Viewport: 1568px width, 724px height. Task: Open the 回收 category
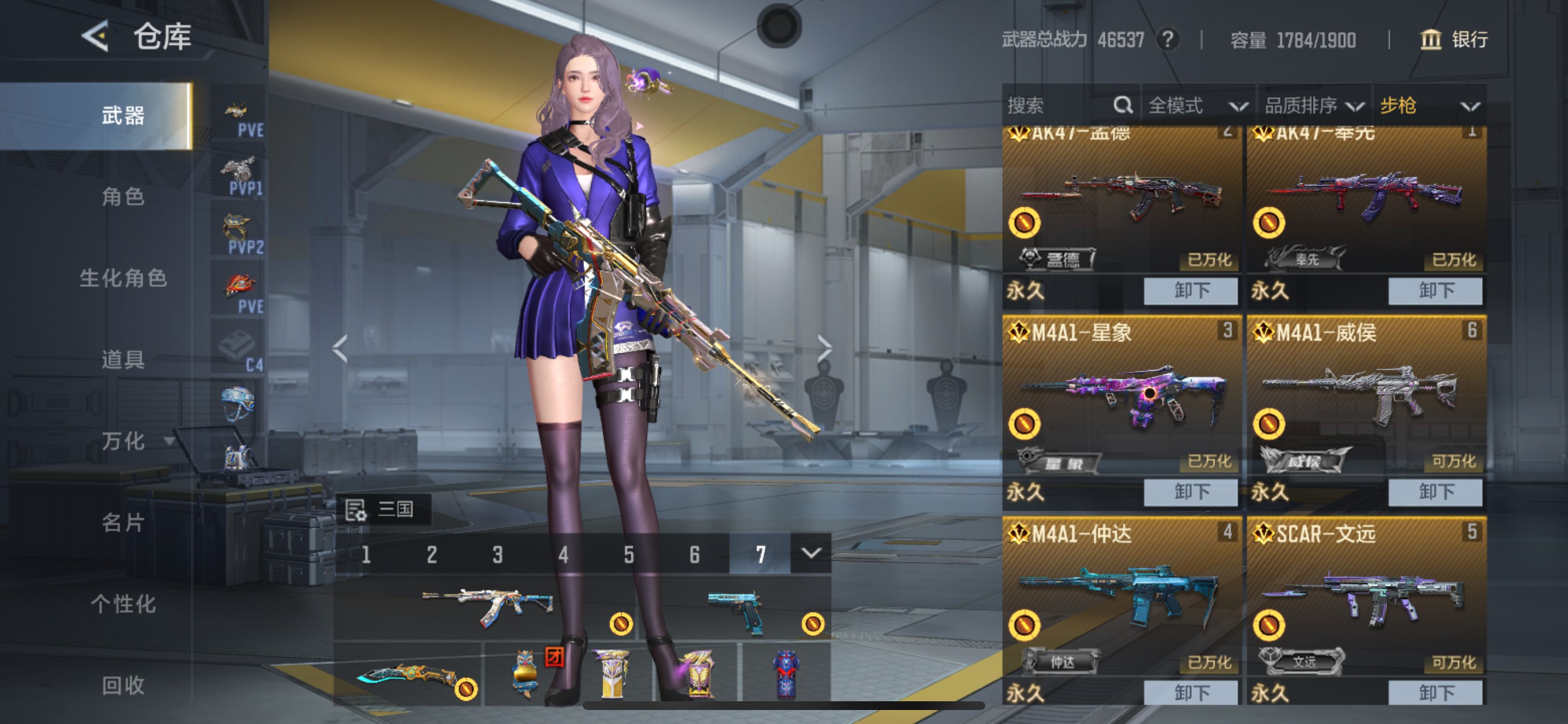[123, 686]
